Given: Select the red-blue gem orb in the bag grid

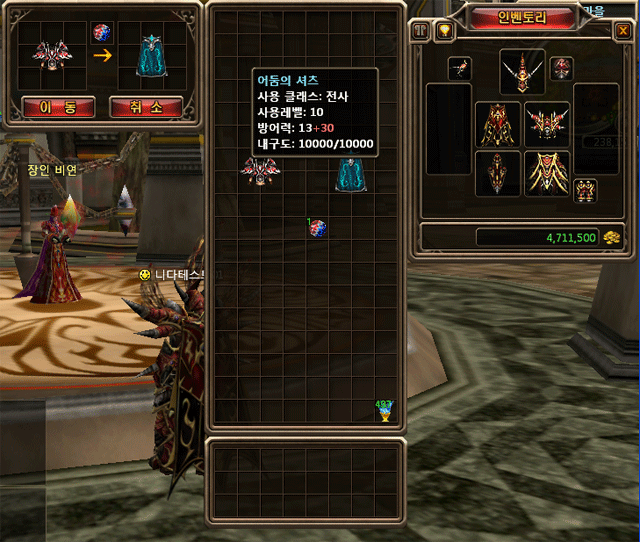Looking at the screenshot, I should pos(317,228).
